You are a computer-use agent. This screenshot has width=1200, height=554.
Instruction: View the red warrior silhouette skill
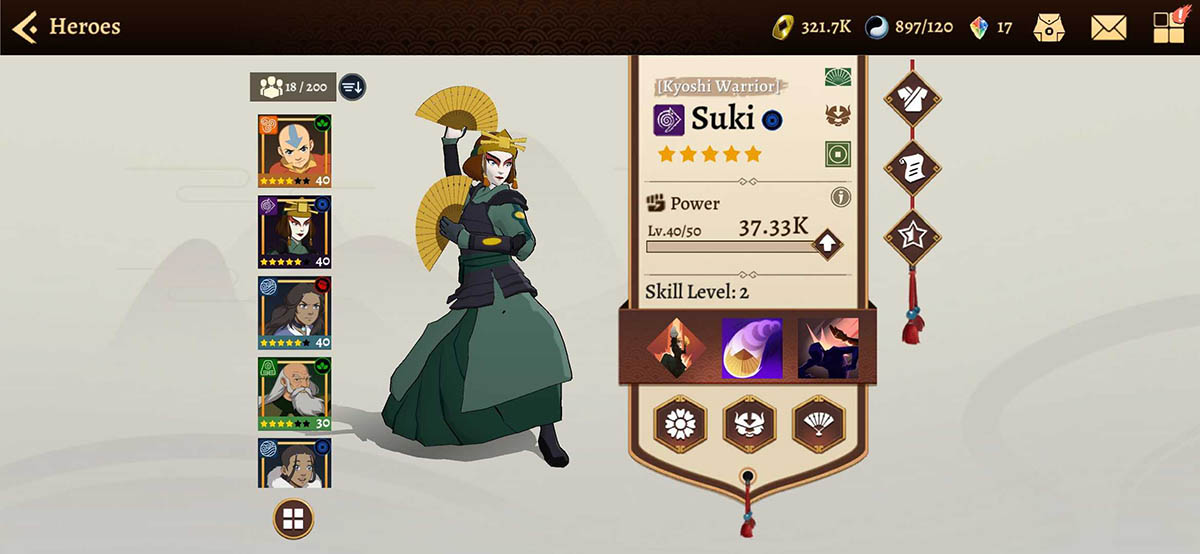pyautogui.click(x=677, y=348)
